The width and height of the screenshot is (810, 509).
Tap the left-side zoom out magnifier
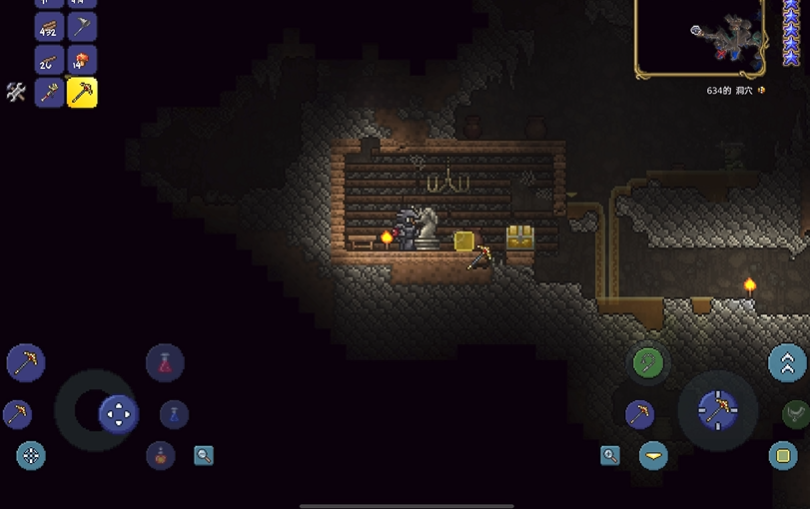204,456
